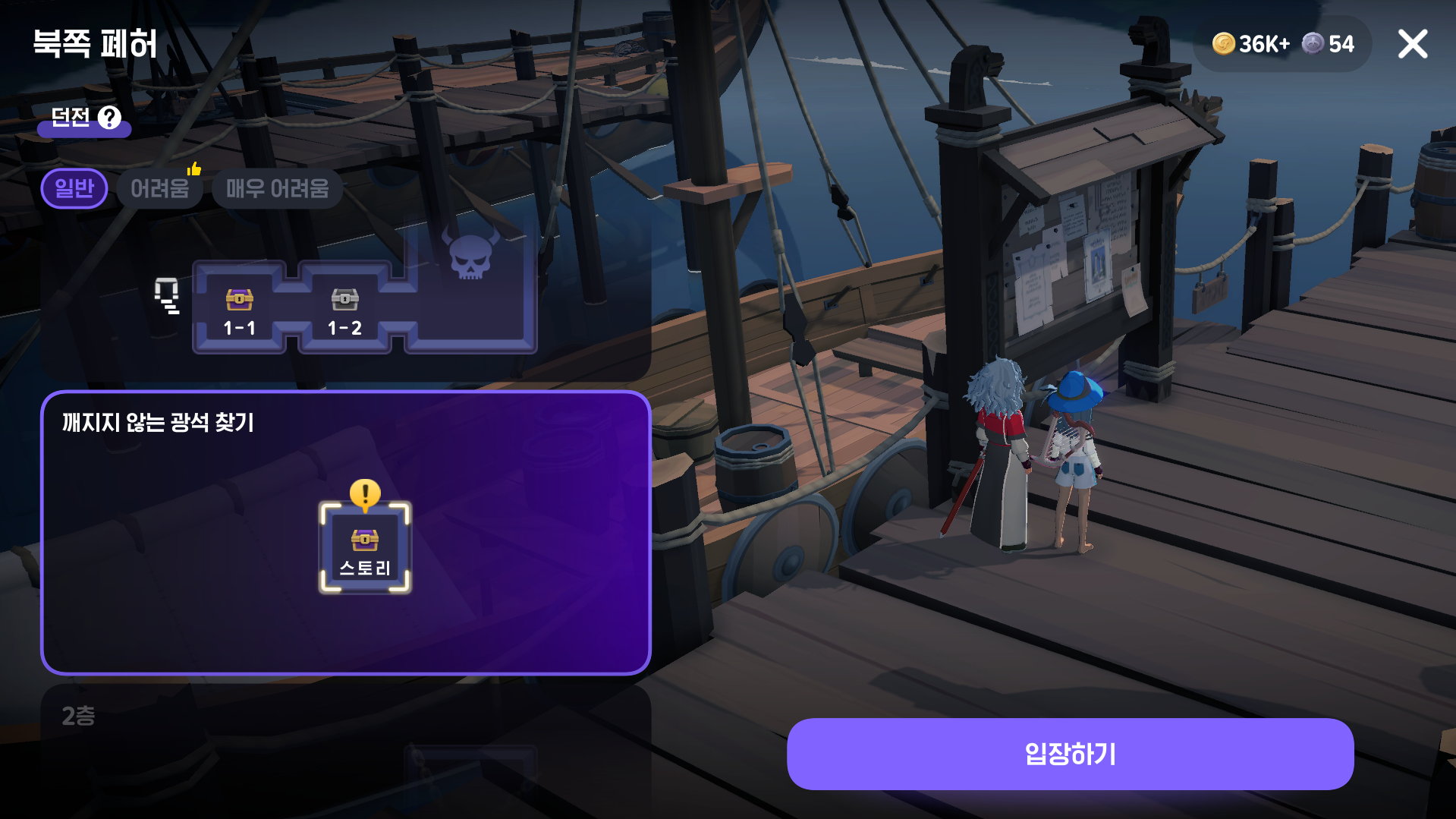Click the 입장하기 enter button

tap(1070, 754)
